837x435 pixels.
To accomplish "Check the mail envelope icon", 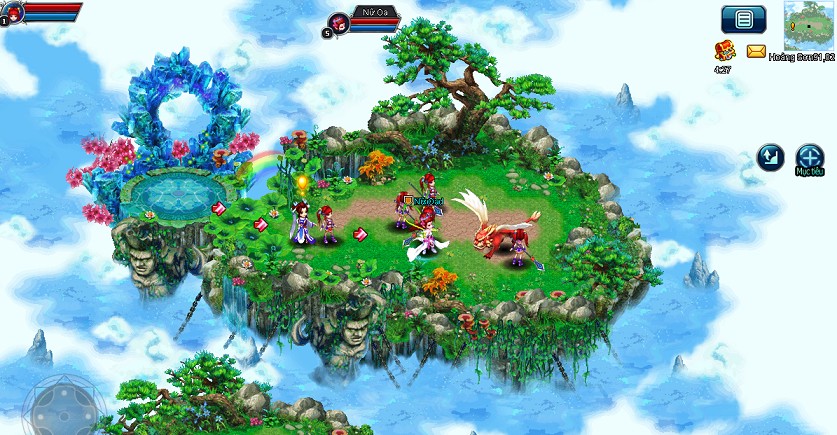I will click(756, 51).
